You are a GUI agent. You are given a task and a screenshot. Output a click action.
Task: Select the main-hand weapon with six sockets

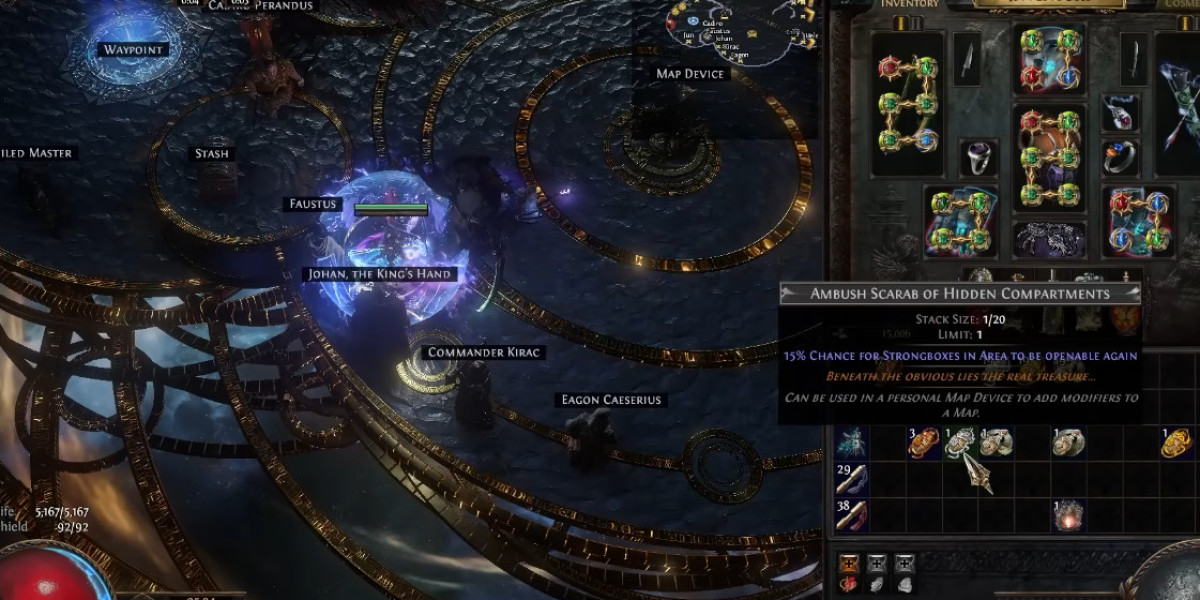click(908, 105)
